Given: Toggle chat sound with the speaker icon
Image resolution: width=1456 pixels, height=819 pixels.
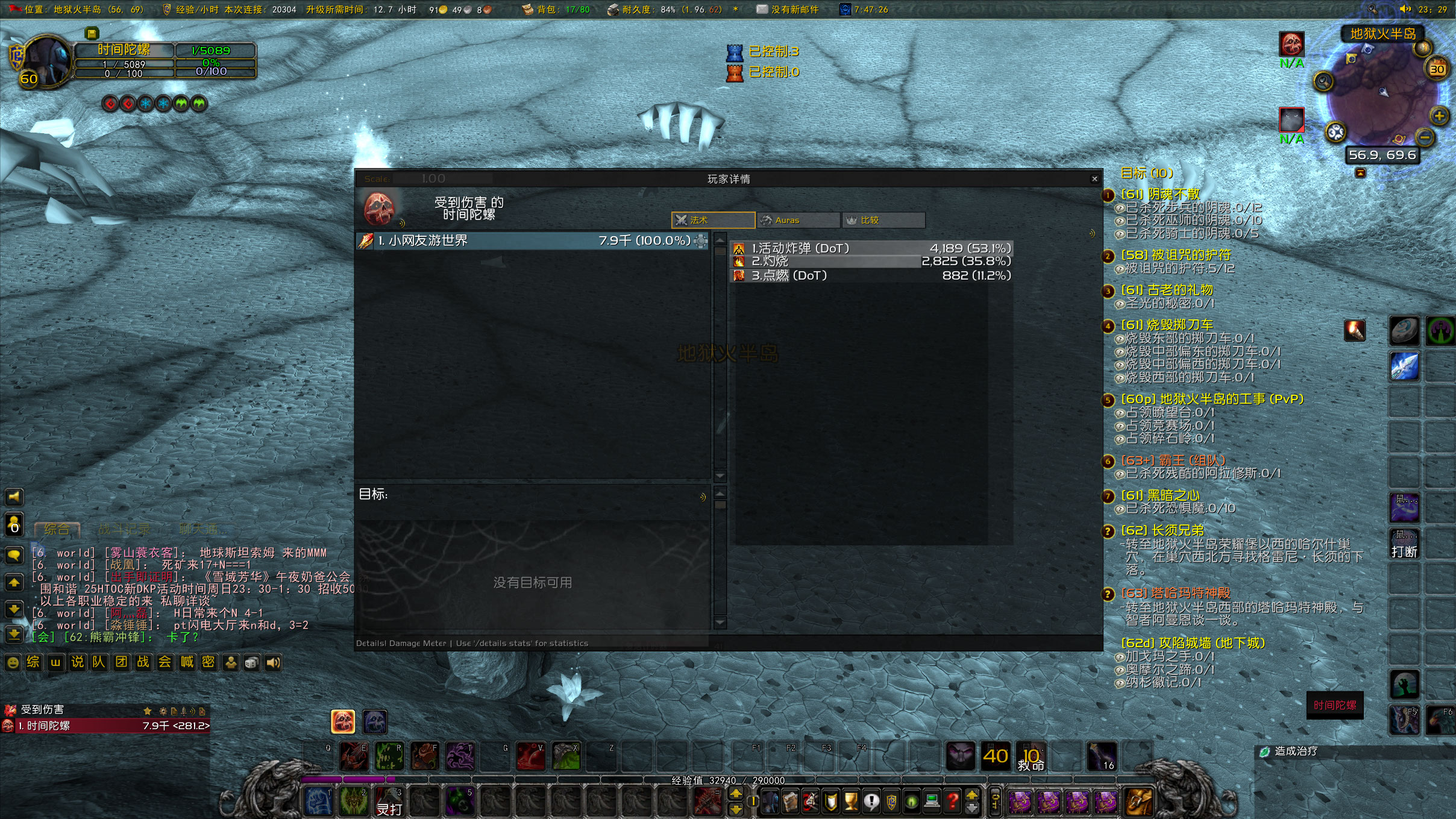Looking at the screenshot, I should pyautogui.click(x=273, y=662).
